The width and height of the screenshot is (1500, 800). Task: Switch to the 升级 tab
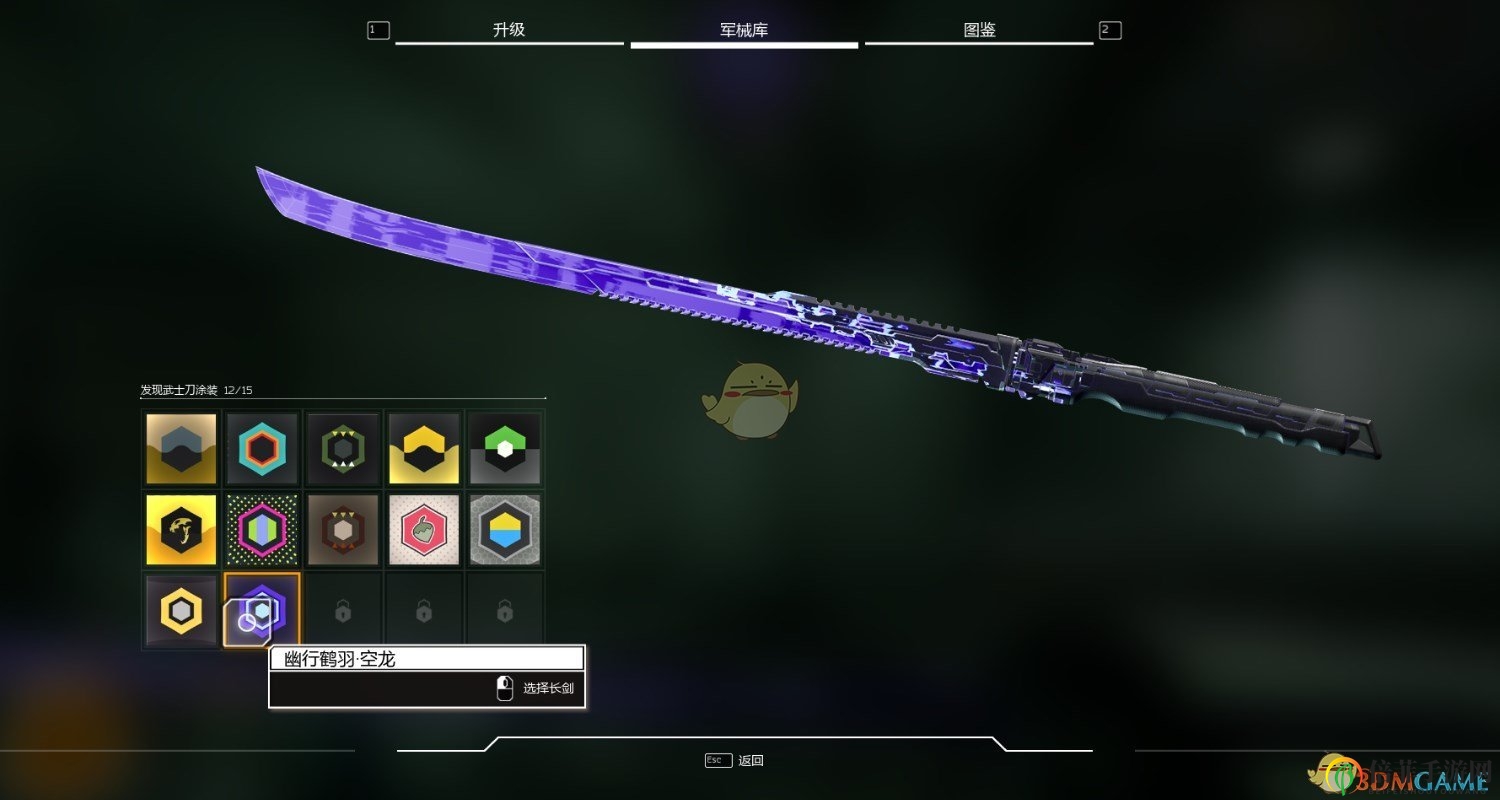point(509,30)
